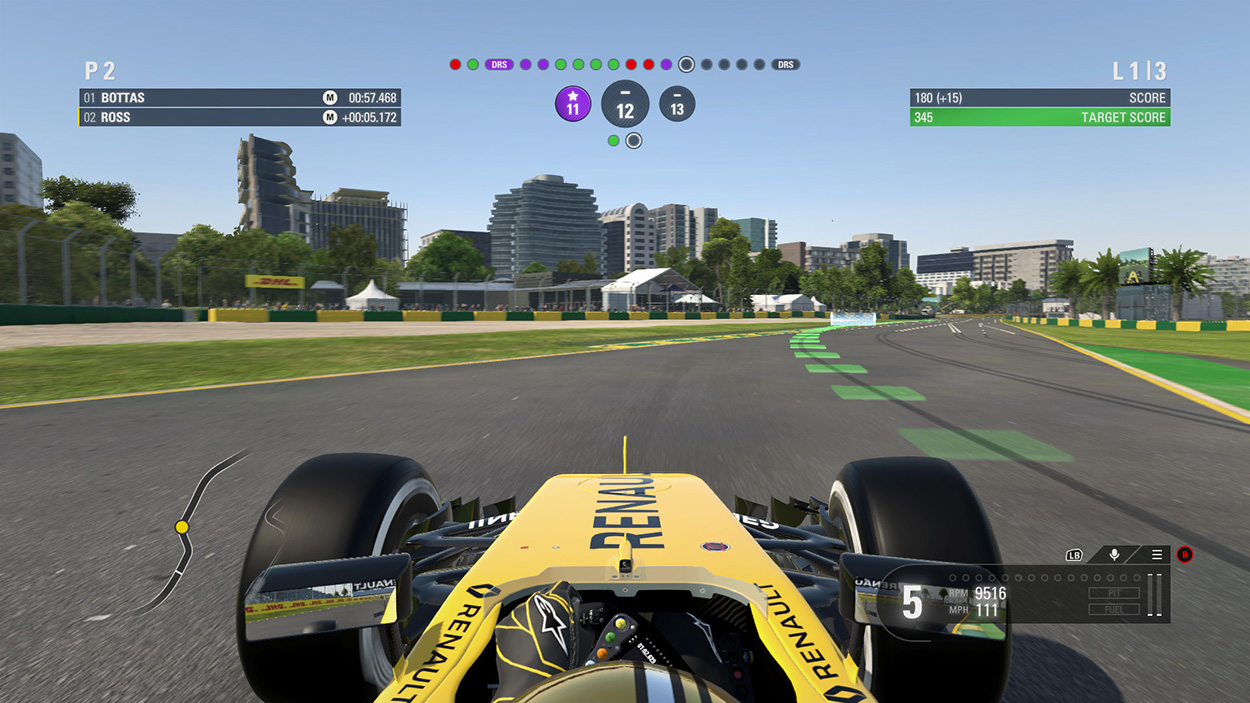Activate the microphone voice command tab
This screenshot has height=703, width=1250.
click(1114, 555)
